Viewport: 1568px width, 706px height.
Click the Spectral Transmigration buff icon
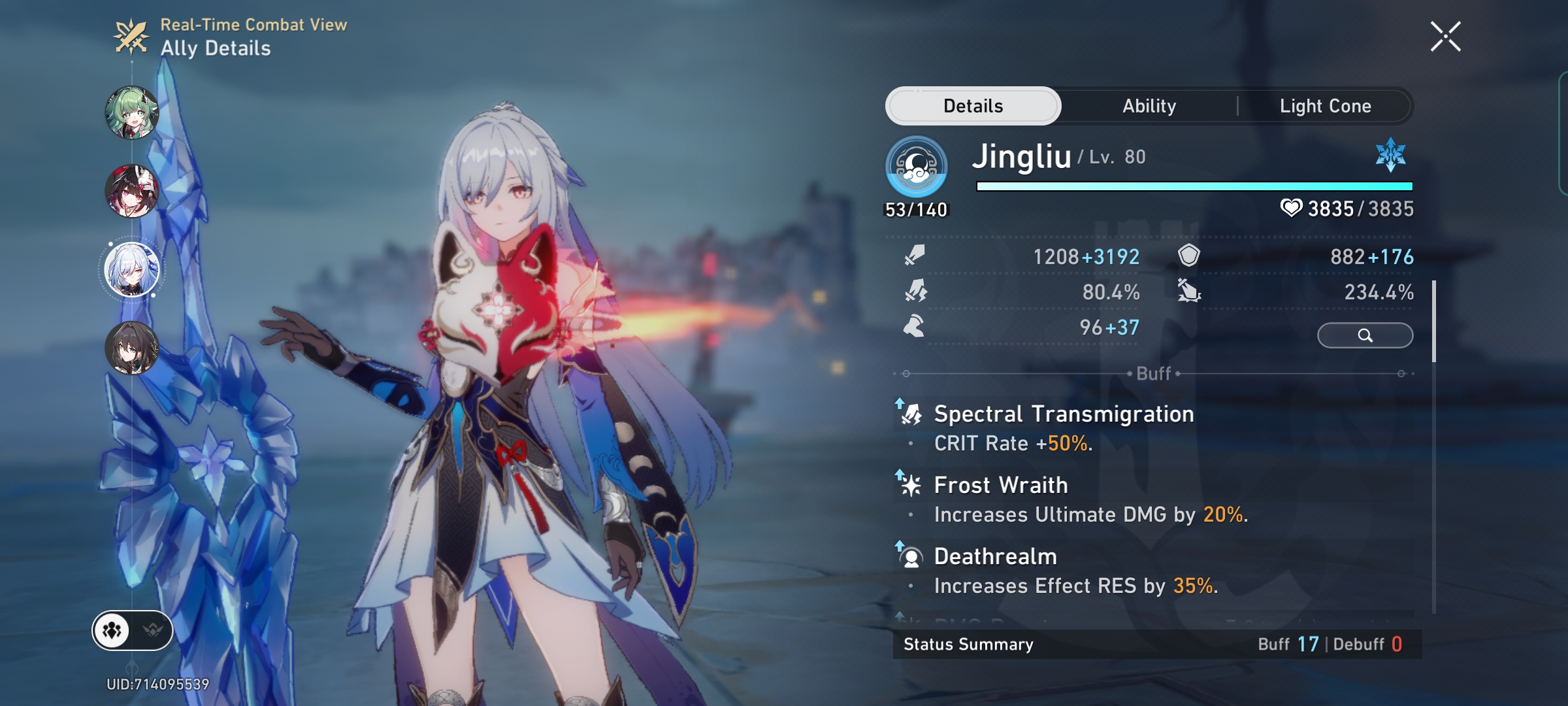(911, 412)
